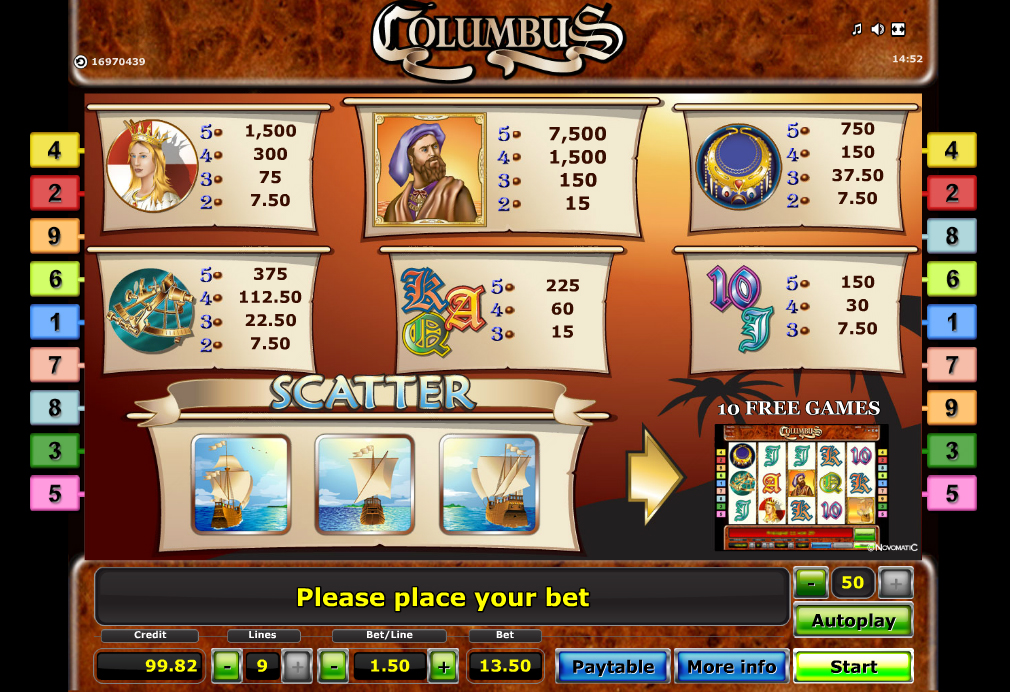Show the More info page

pos(731,666)
